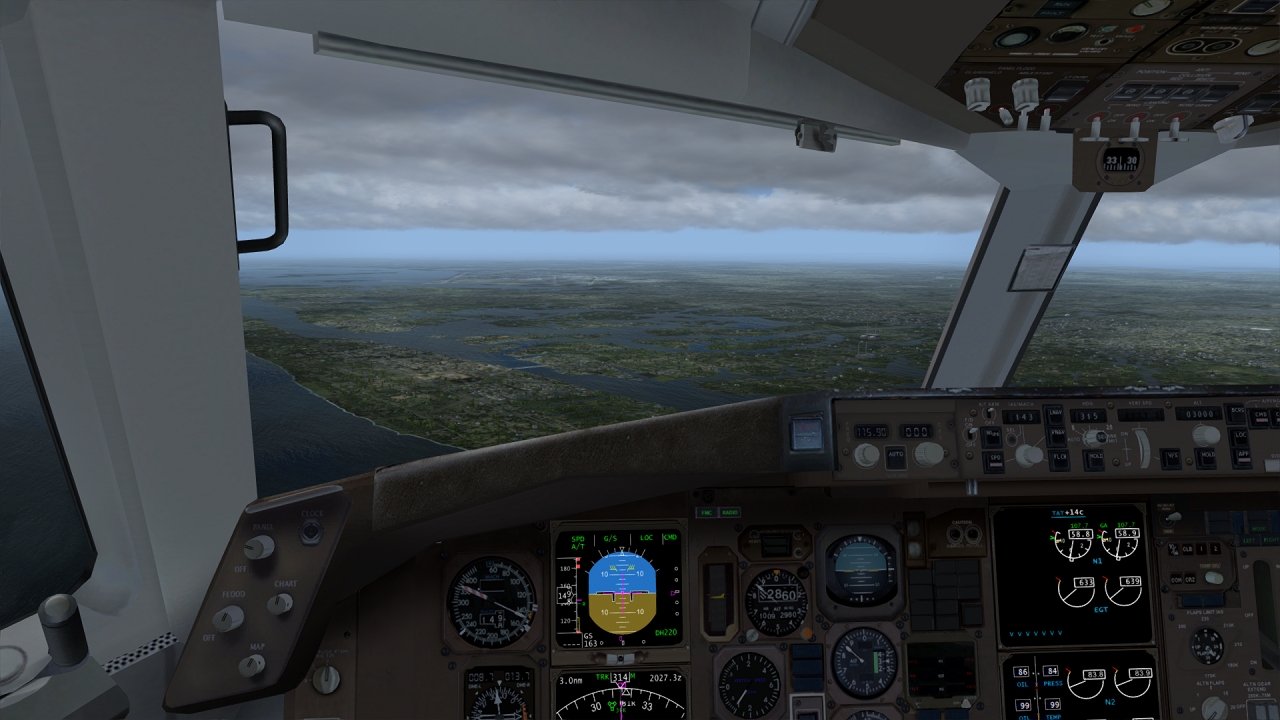Click the FLOOD light knob
This screenshot has width=1280, height=720.
[227, 619]
